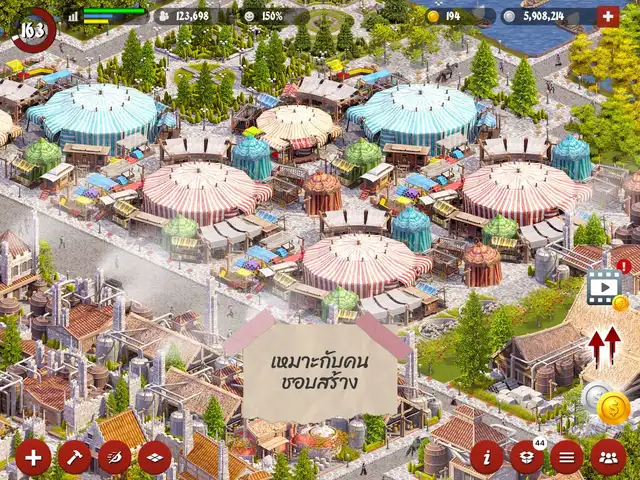Image resolution: width=640 pixels, height=480 pixels.
Task: Toggle the crossed-out eye visibility button
Action: (x=114, y=457)
